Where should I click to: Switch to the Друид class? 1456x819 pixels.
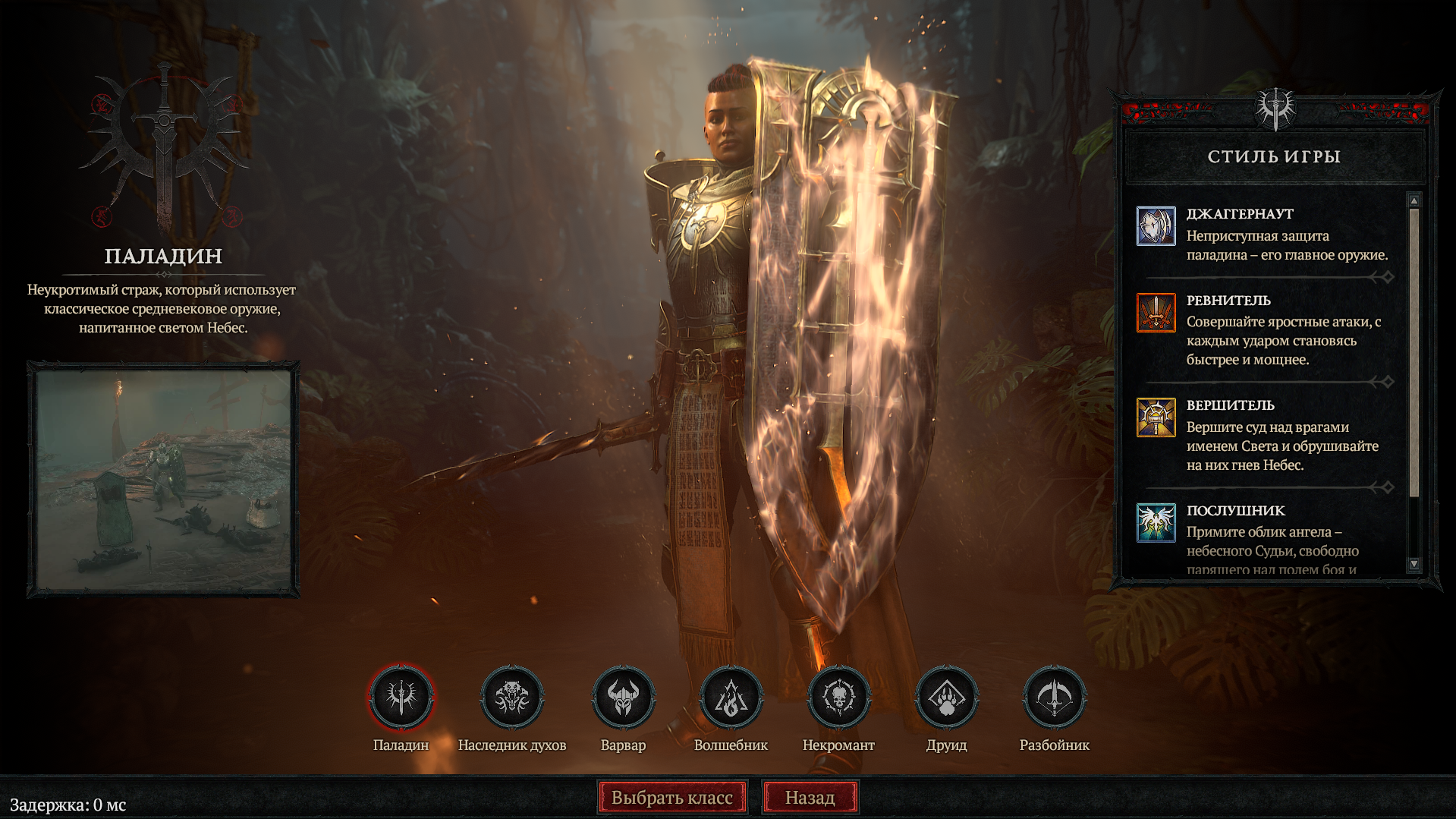click(x=946, y=697)
